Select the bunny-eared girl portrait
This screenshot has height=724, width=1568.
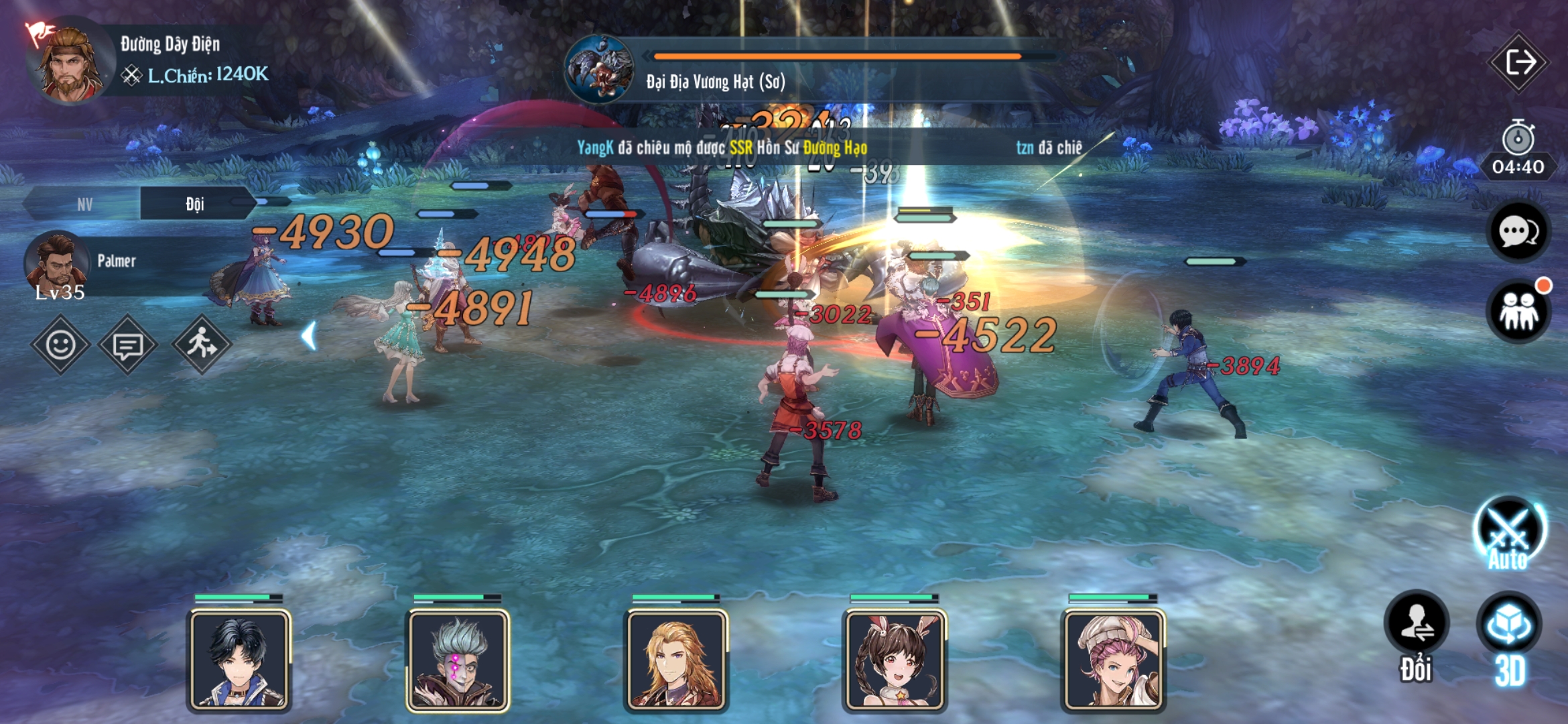pyautogui.click(x=895, y=660)
